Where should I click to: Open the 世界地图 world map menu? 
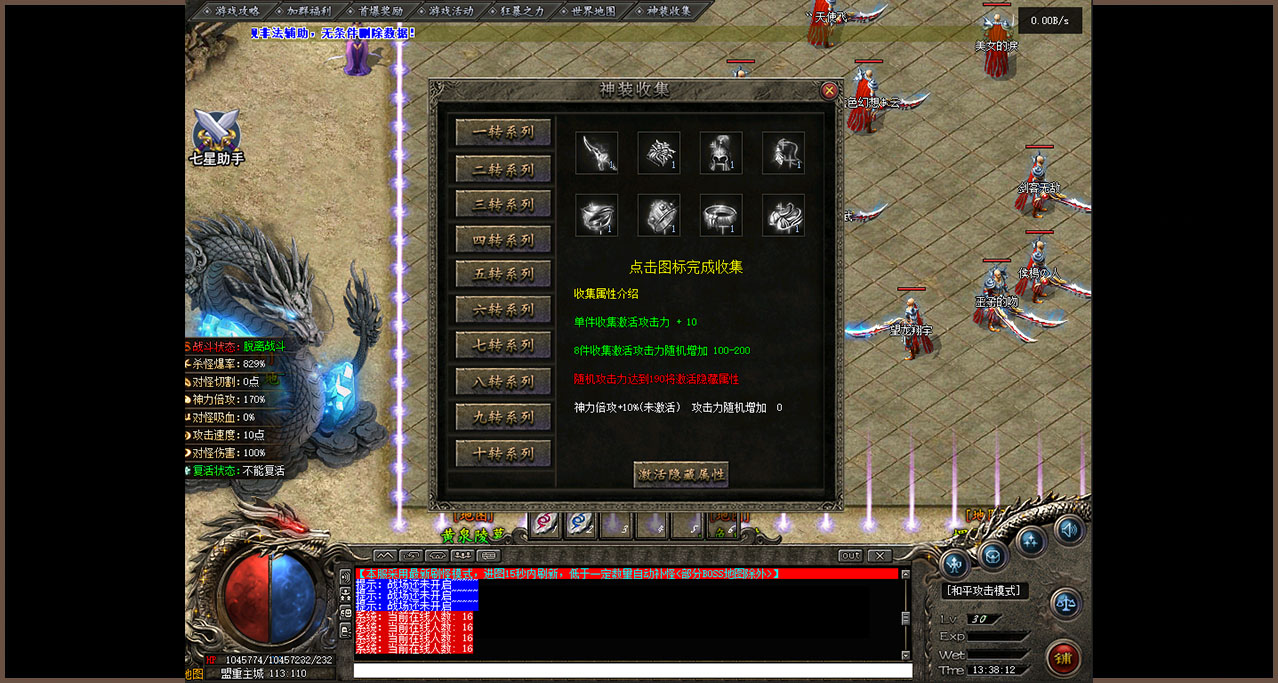[x=587, y=11]
